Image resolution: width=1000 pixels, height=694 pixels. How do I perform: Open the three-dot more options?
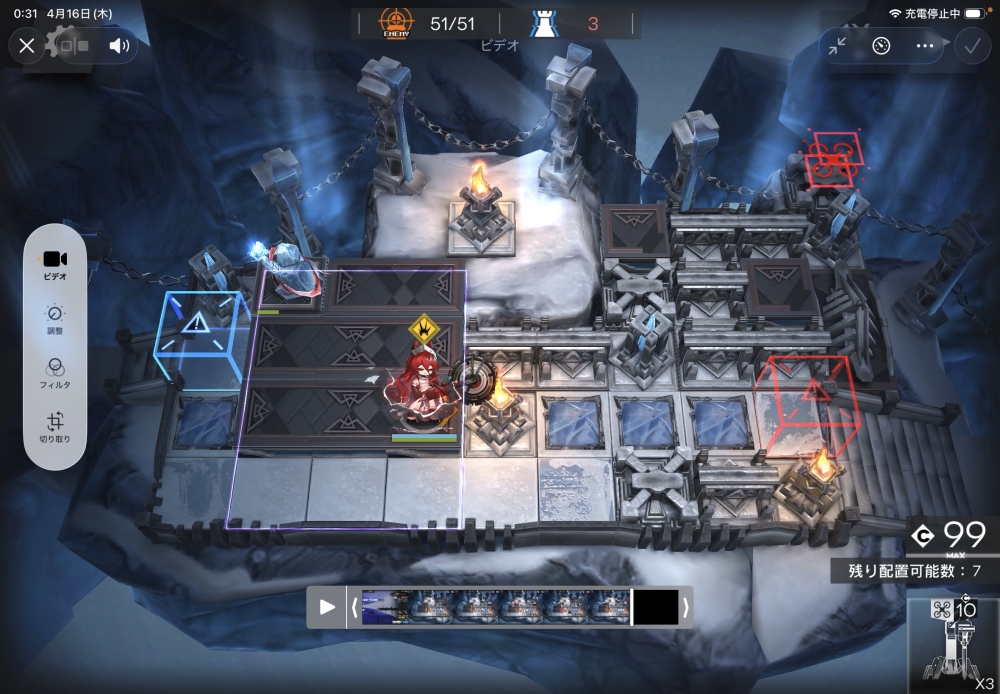925,45
